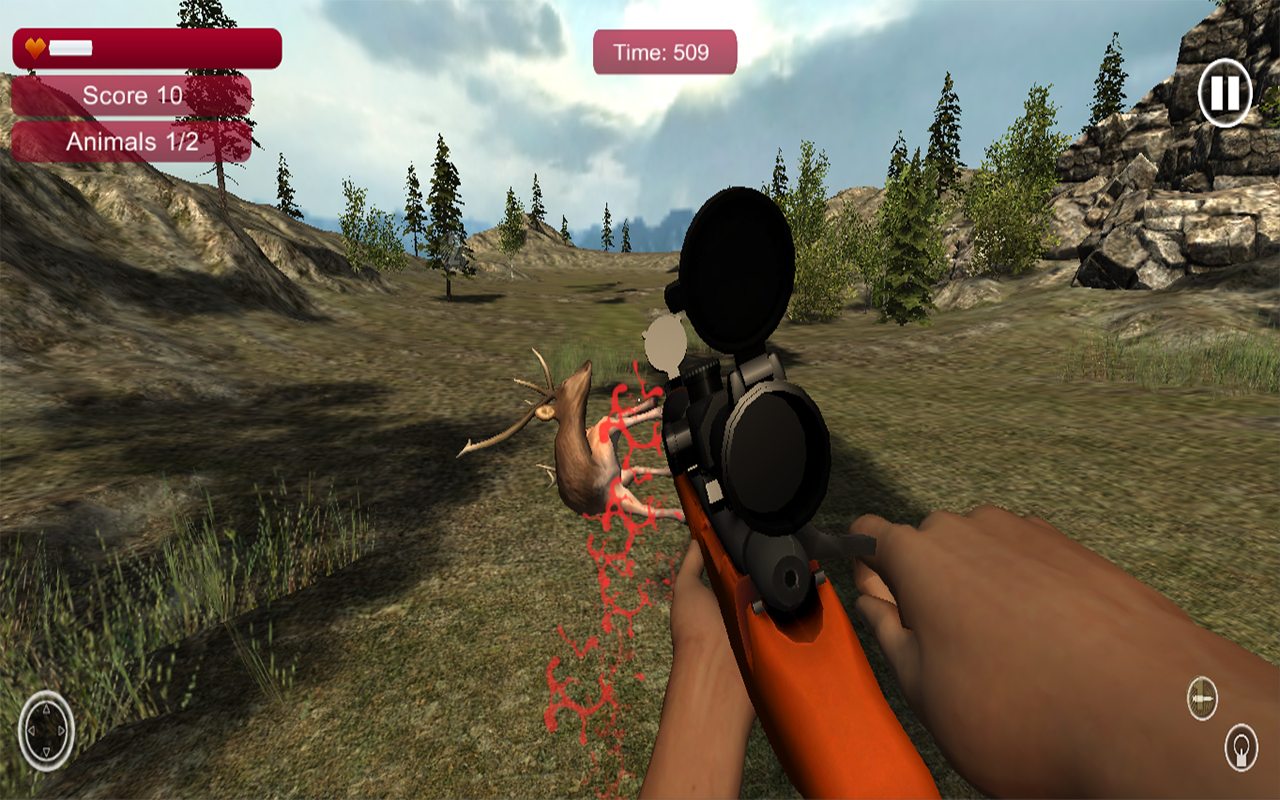
Task: Pause the game with the pause button
Action: (x=1224, y=93)
